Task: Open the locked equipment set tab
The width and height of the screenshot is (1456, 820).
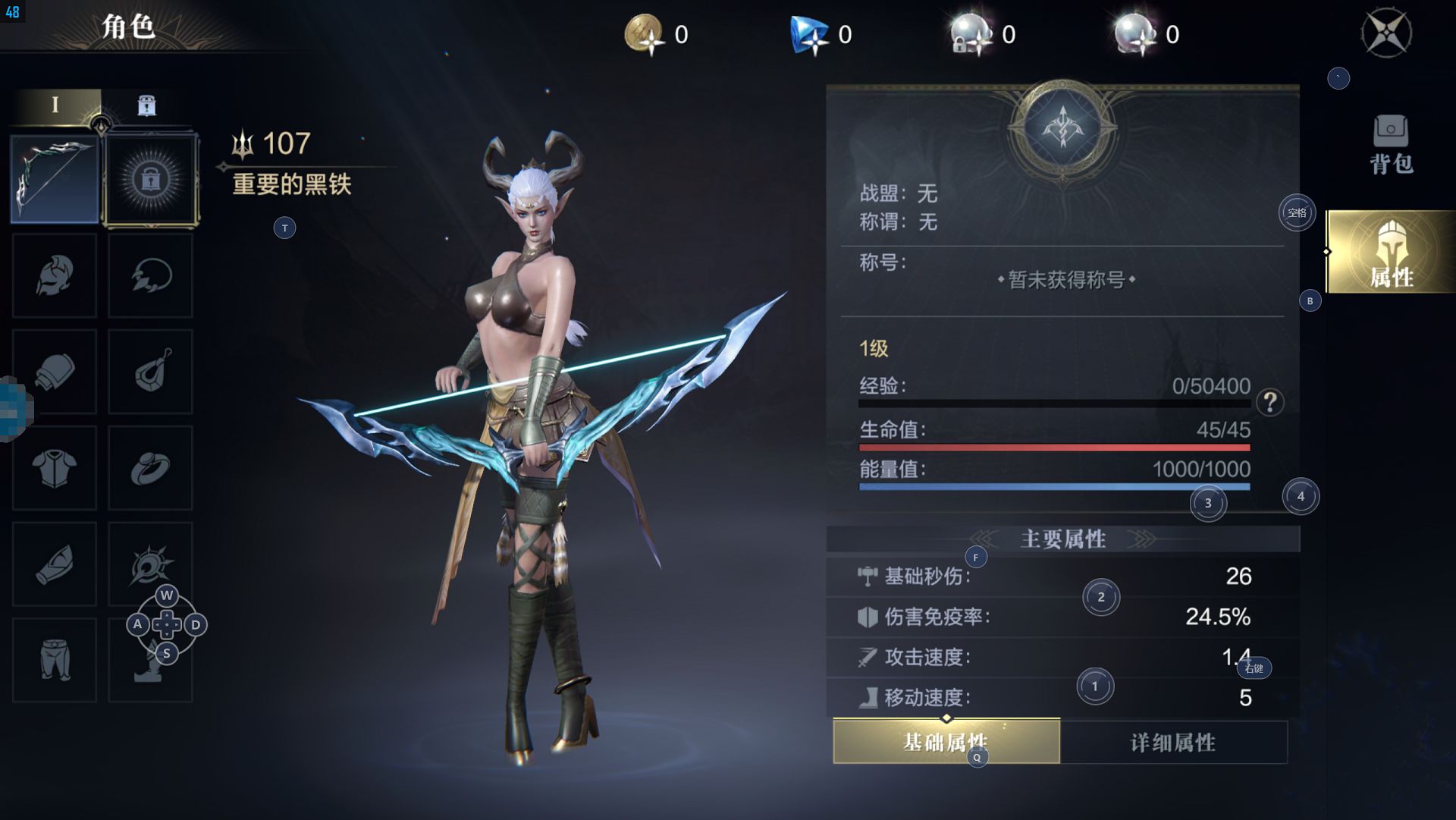Action: click(x=146, y=105)
